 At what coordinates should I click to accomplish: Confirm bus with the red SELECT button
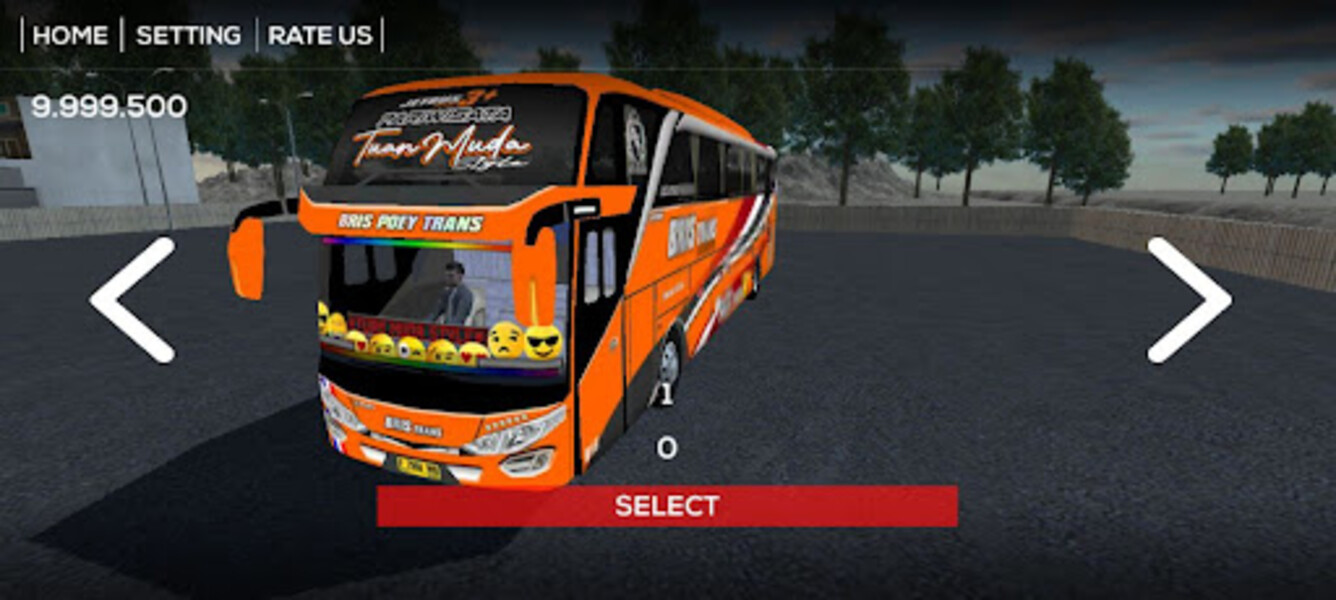pos(667,506)
